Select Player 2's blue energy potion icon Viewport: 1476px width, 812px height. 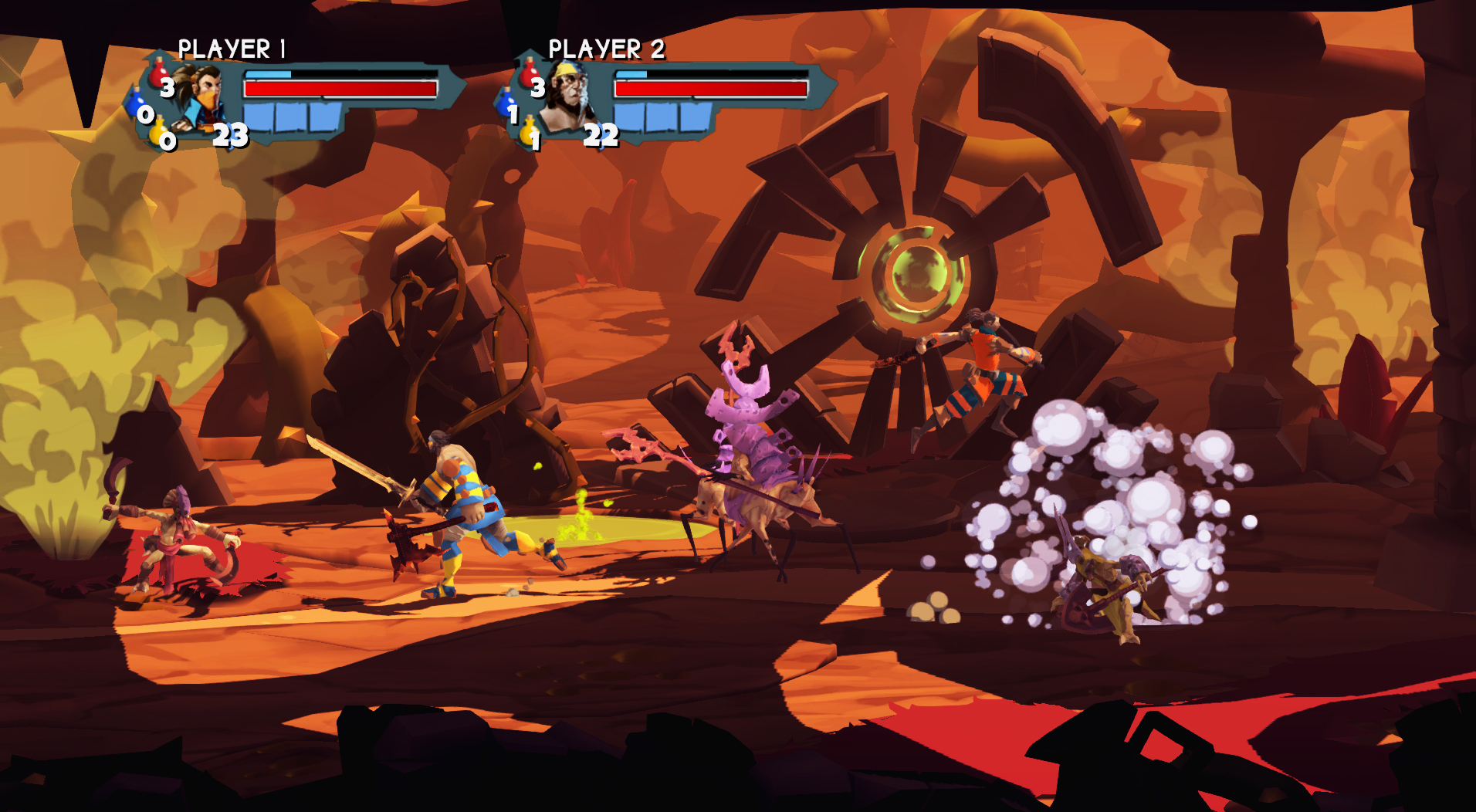pos(506,102)
